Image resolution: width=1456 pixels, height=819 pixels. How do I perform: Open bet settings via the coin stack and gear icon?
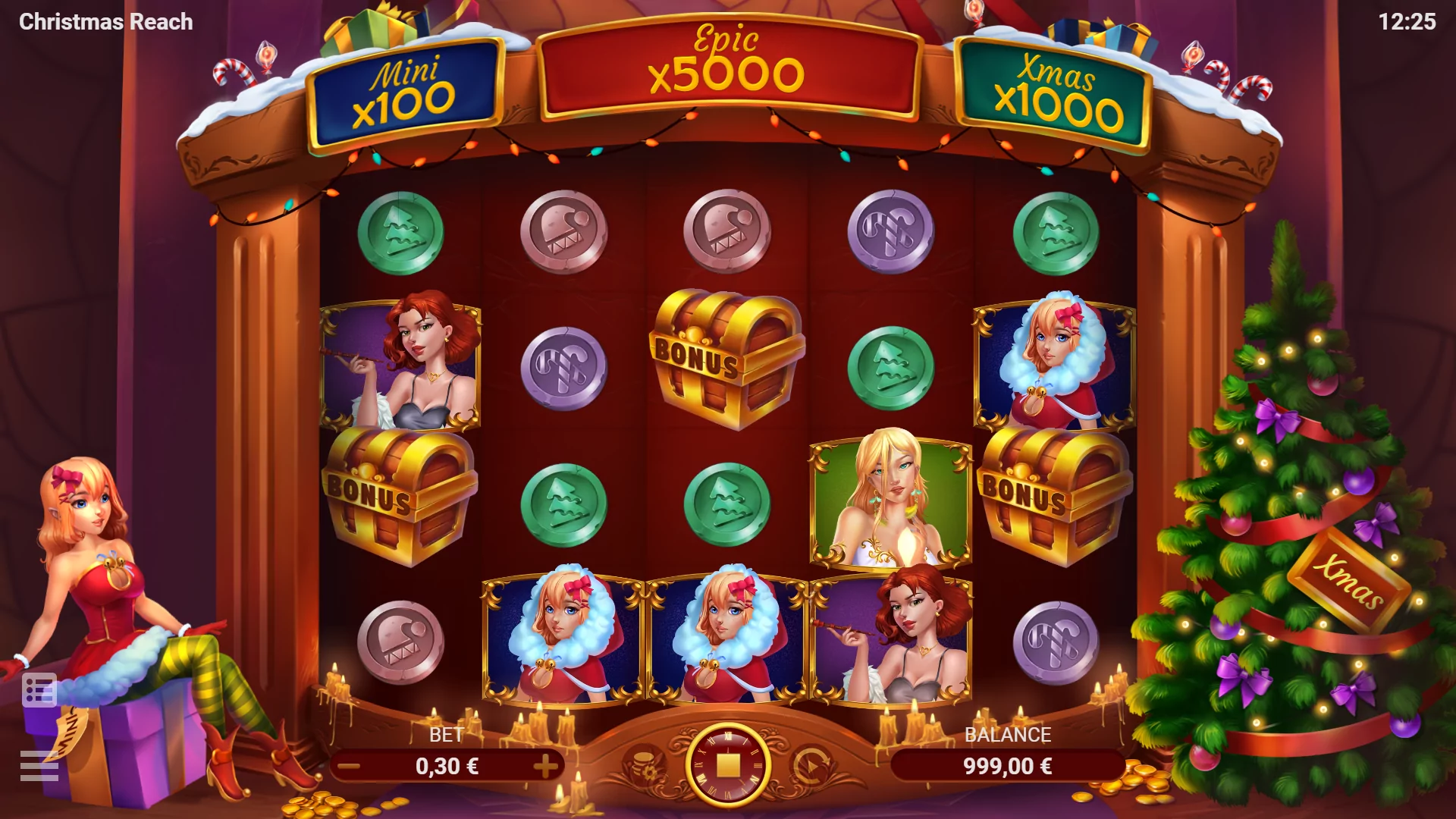[646, 765]
